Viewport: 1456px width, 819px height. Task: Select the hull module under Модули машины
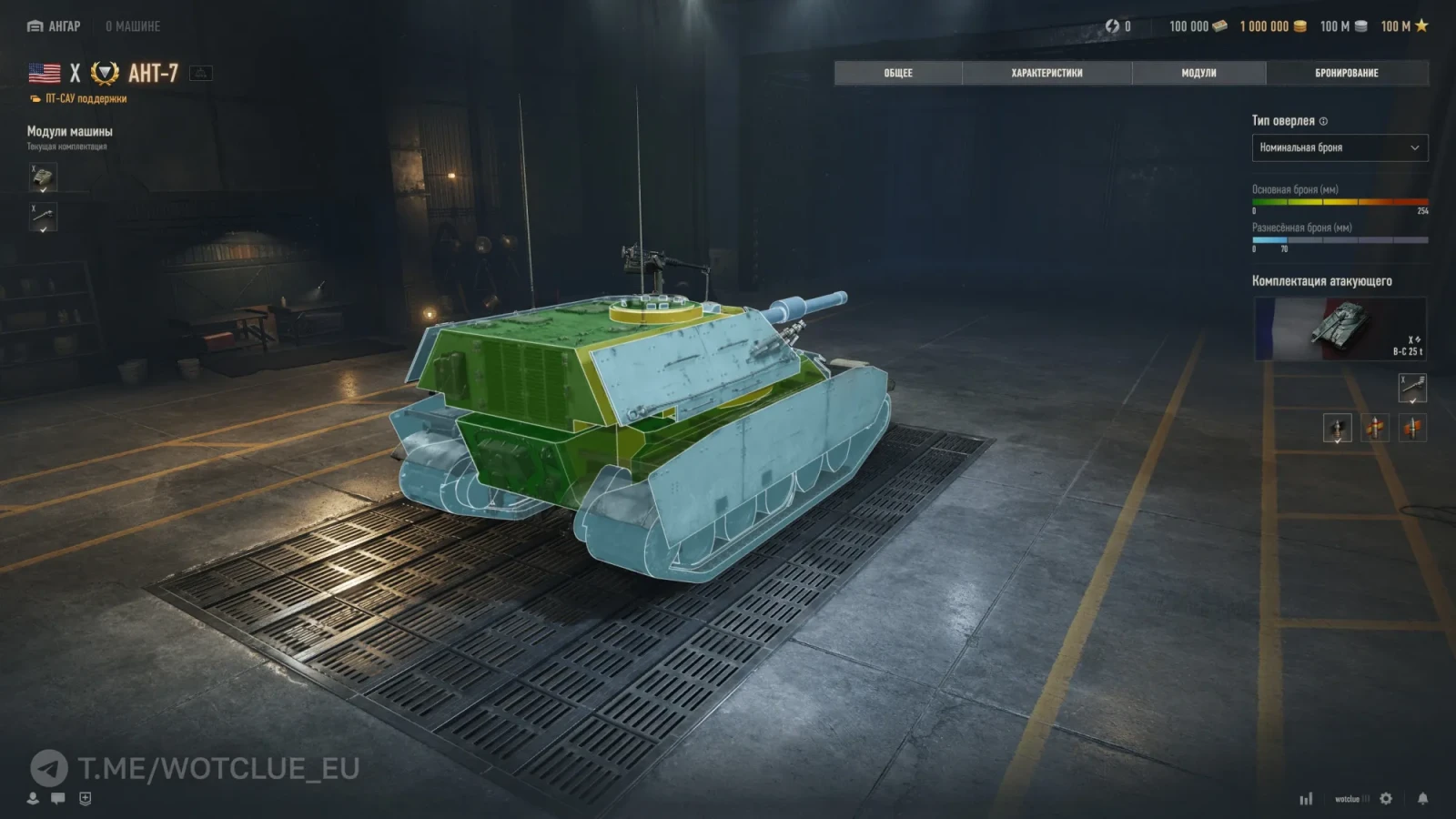(43, 177)
